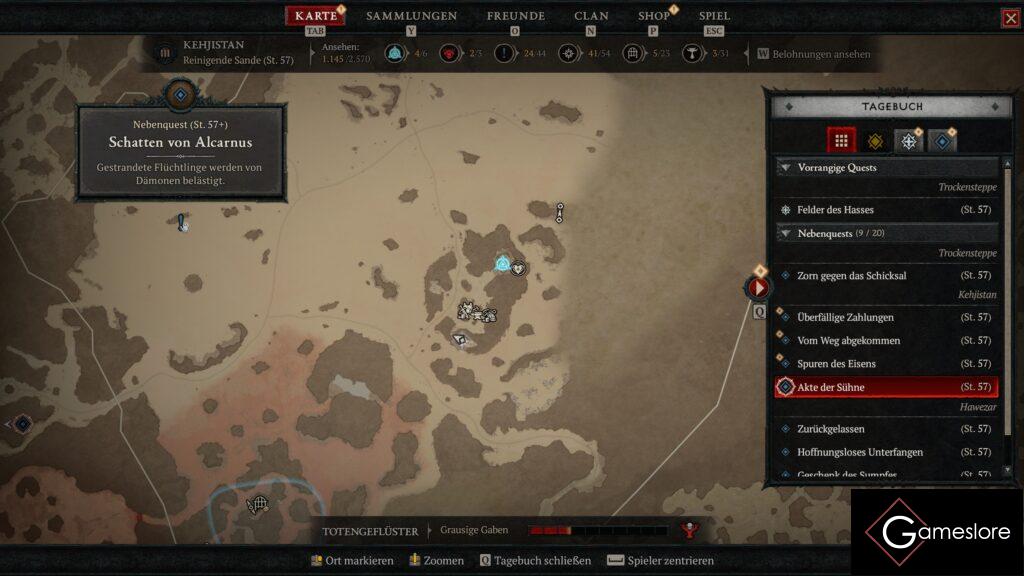The width and height of the screenshot is (1024, 576).
Task: Close the map with the X button
Action: 1011,18
